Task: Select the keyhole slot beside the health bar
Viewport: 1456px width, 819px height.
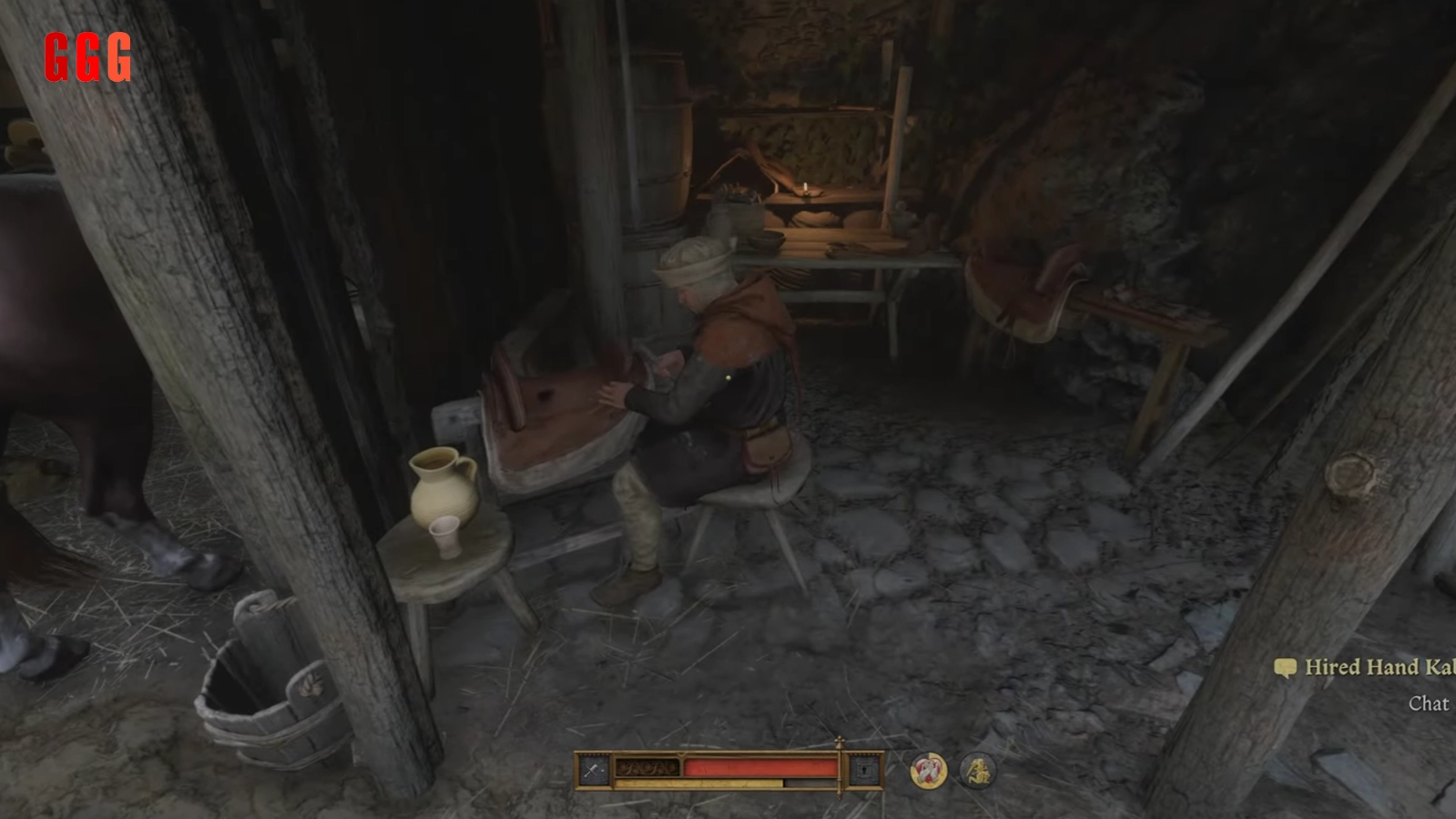Action: pos(863,771)
